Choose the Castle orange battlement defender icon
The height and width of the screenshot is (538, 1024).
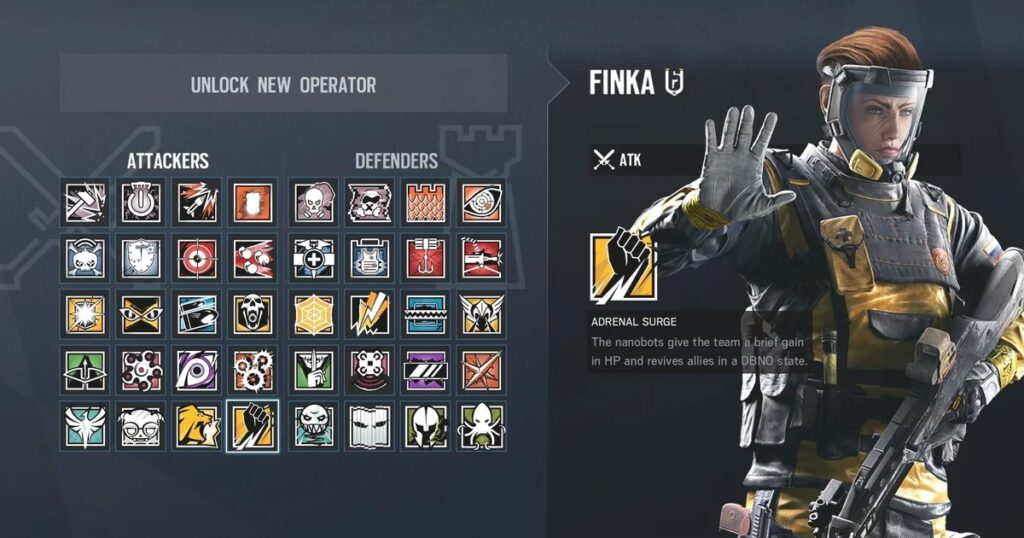click(425, 202)
